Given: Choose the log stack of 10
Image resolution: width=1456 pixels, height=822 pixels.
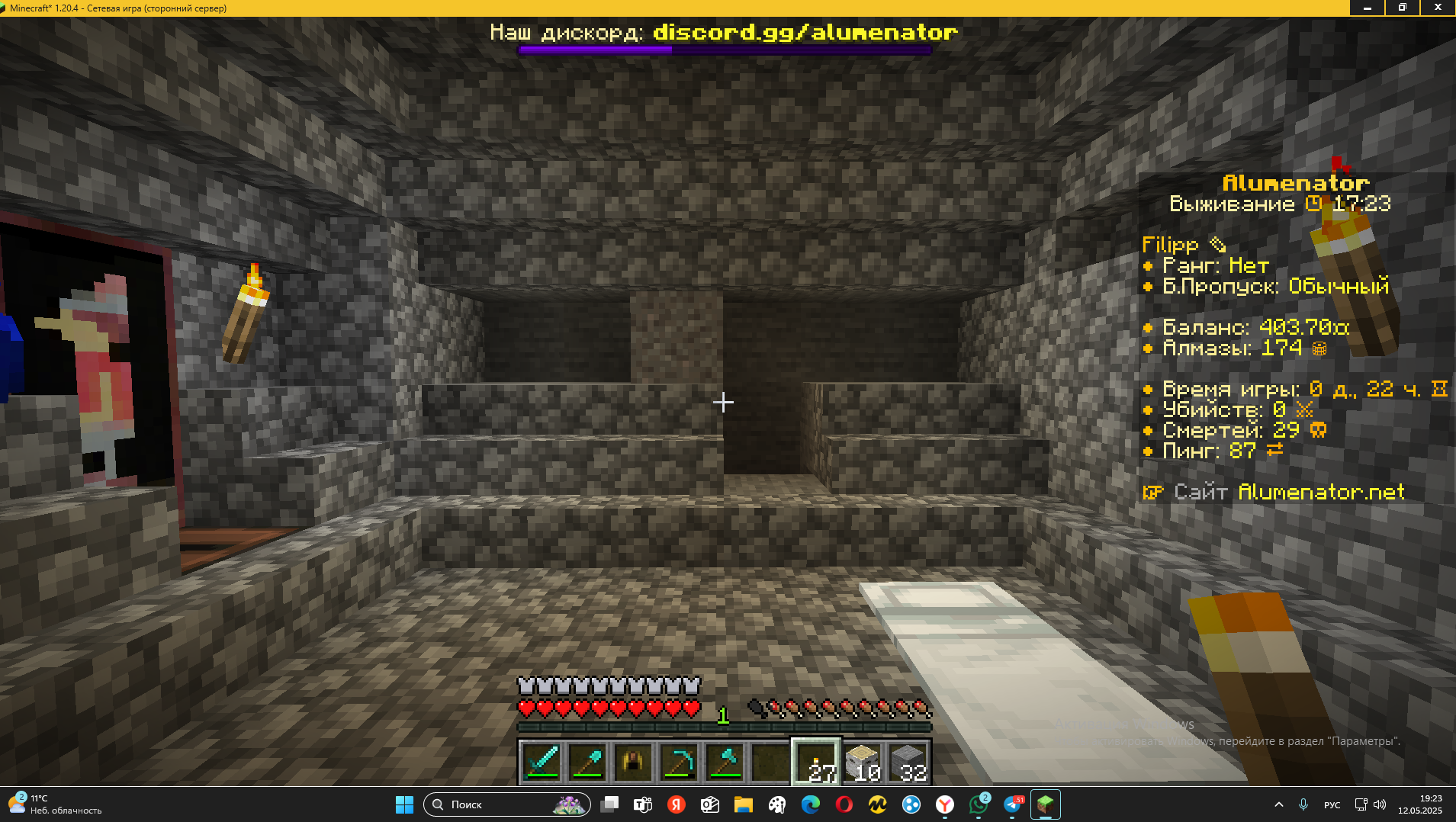Looking at the screenshot, I should [862, 761].
